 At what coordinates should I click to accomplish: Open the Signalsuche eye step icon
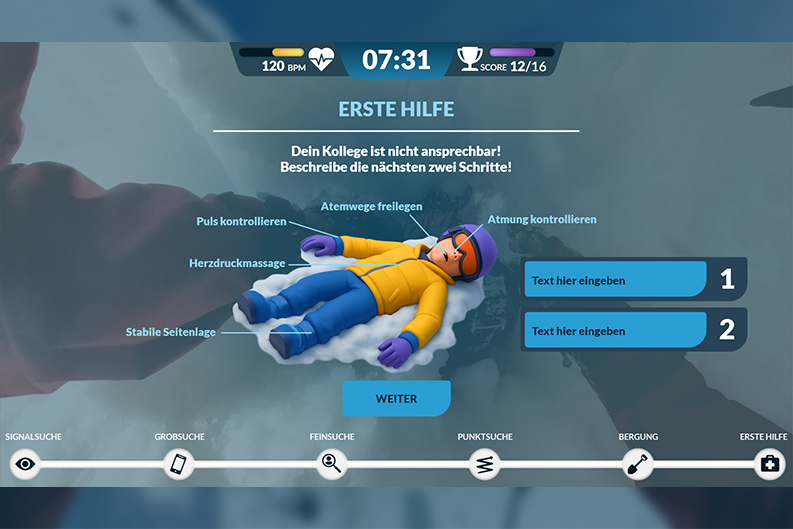pyautogui.click(x=25, y=463)
